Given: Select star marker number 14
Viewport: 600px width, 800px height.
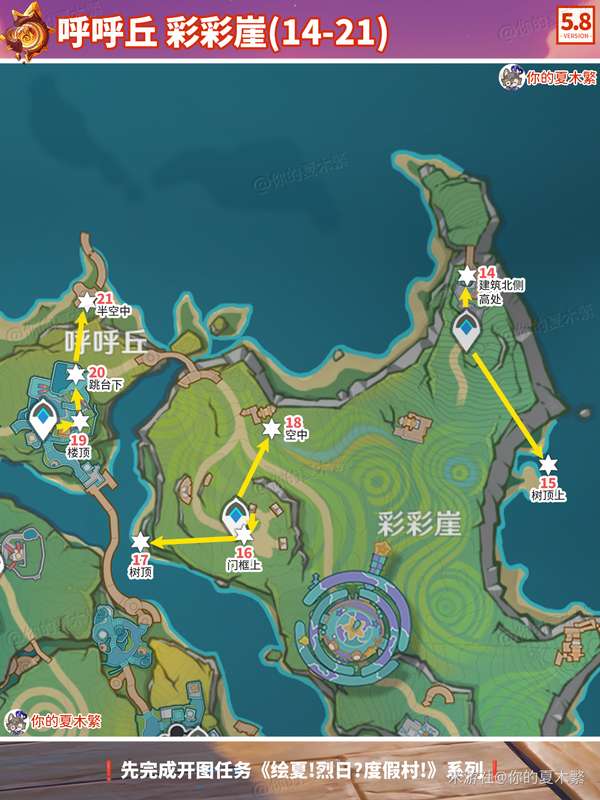Looking at the screenshot, I should 467,274.
